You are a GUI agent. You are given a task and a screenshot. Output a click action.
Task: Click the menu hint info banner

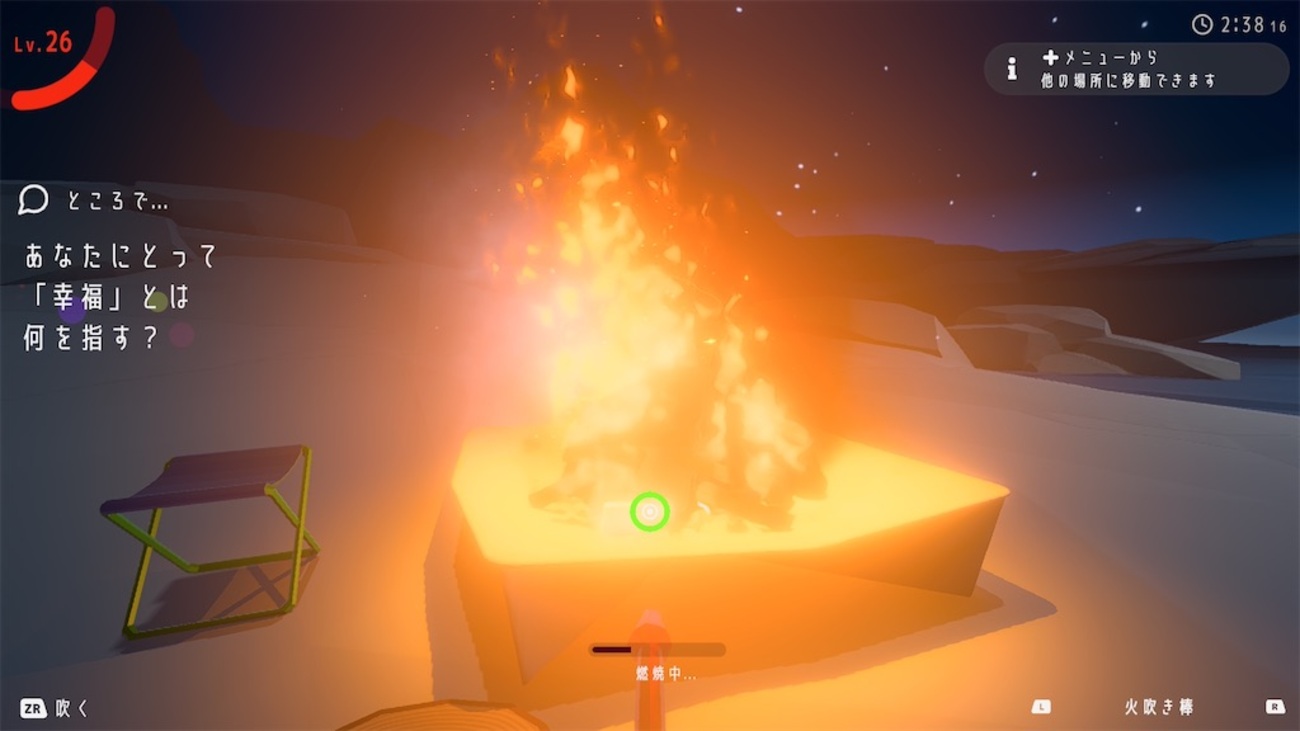pyautogui.click(x=1136, y=69)
